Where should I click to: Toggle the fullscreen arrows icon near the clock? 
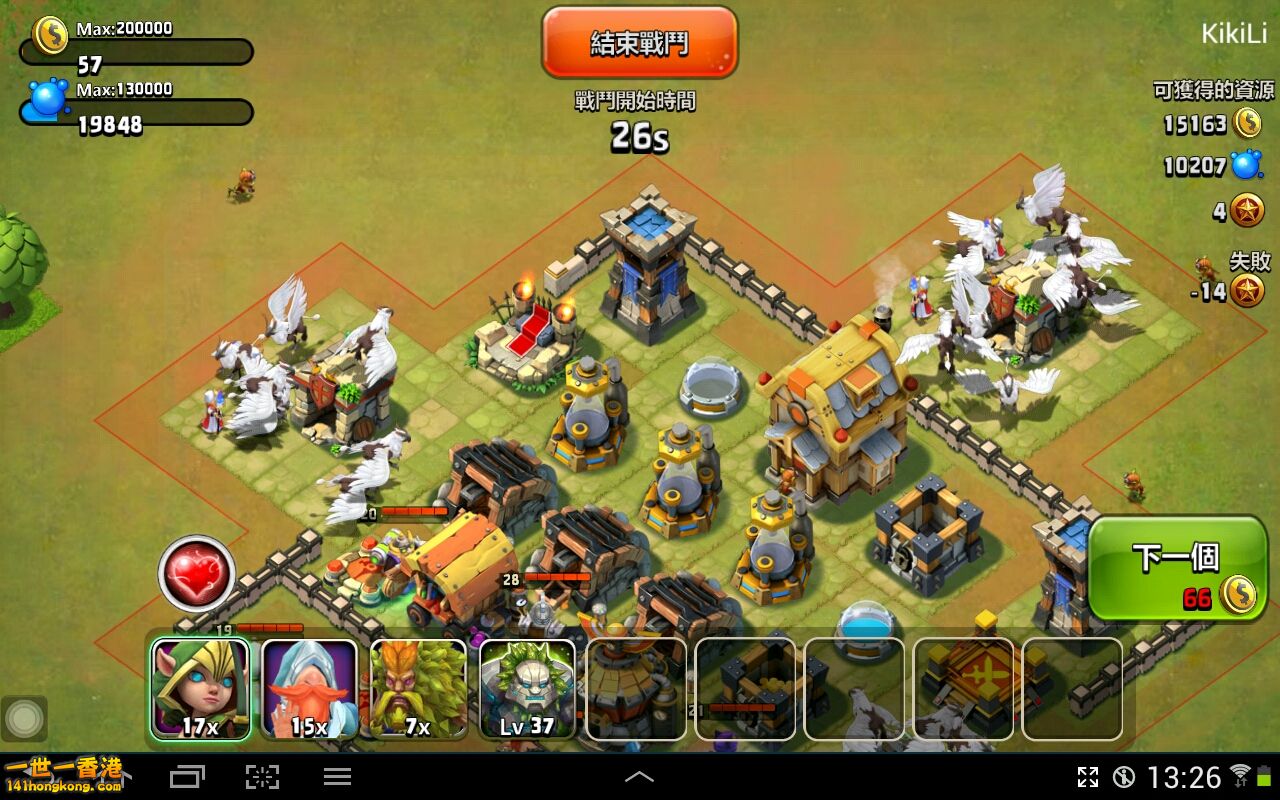(x=1087, y=777)
